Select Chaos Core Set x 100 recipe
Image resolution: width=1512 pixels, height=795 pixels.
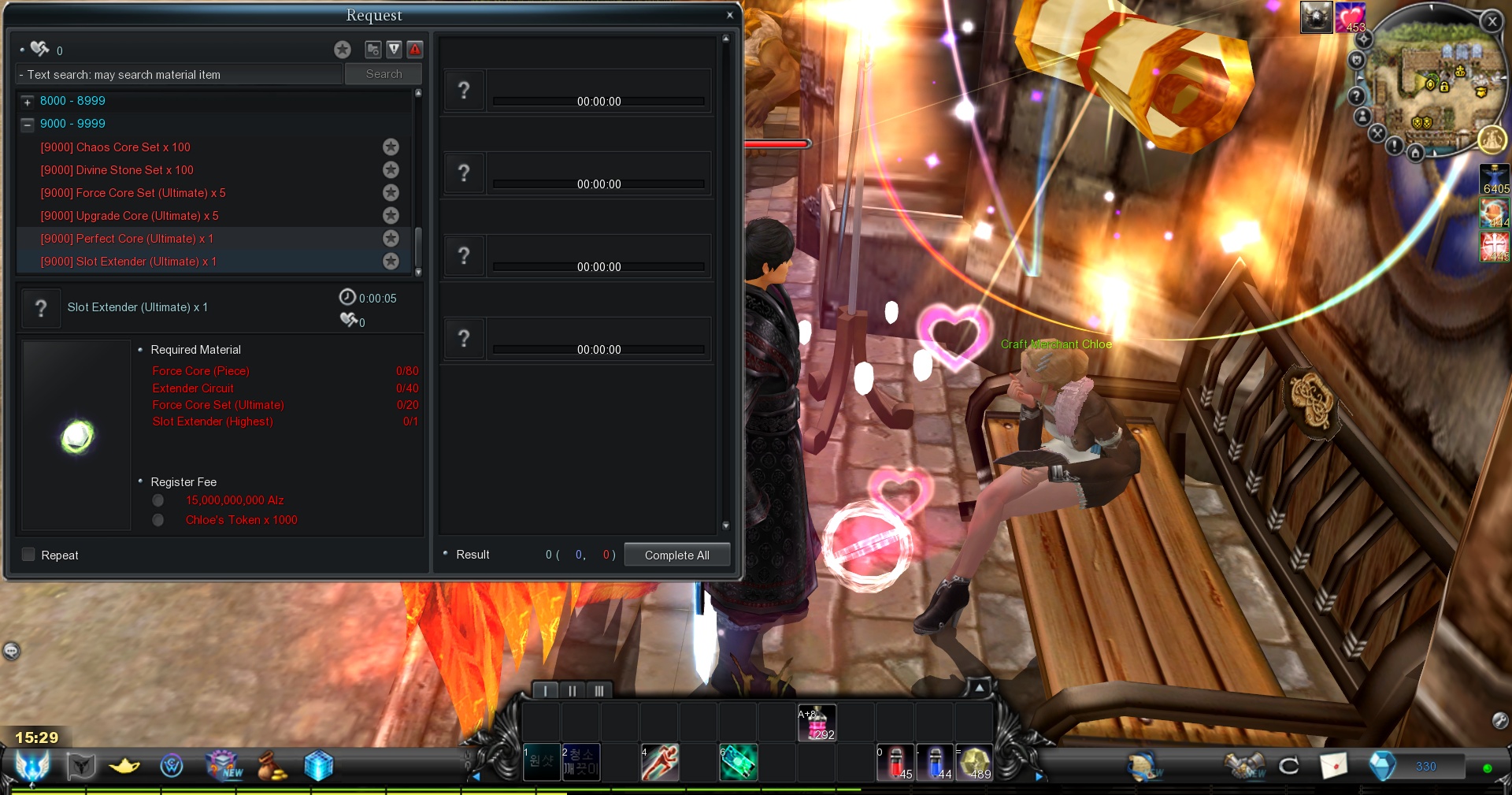pos(116,147)
